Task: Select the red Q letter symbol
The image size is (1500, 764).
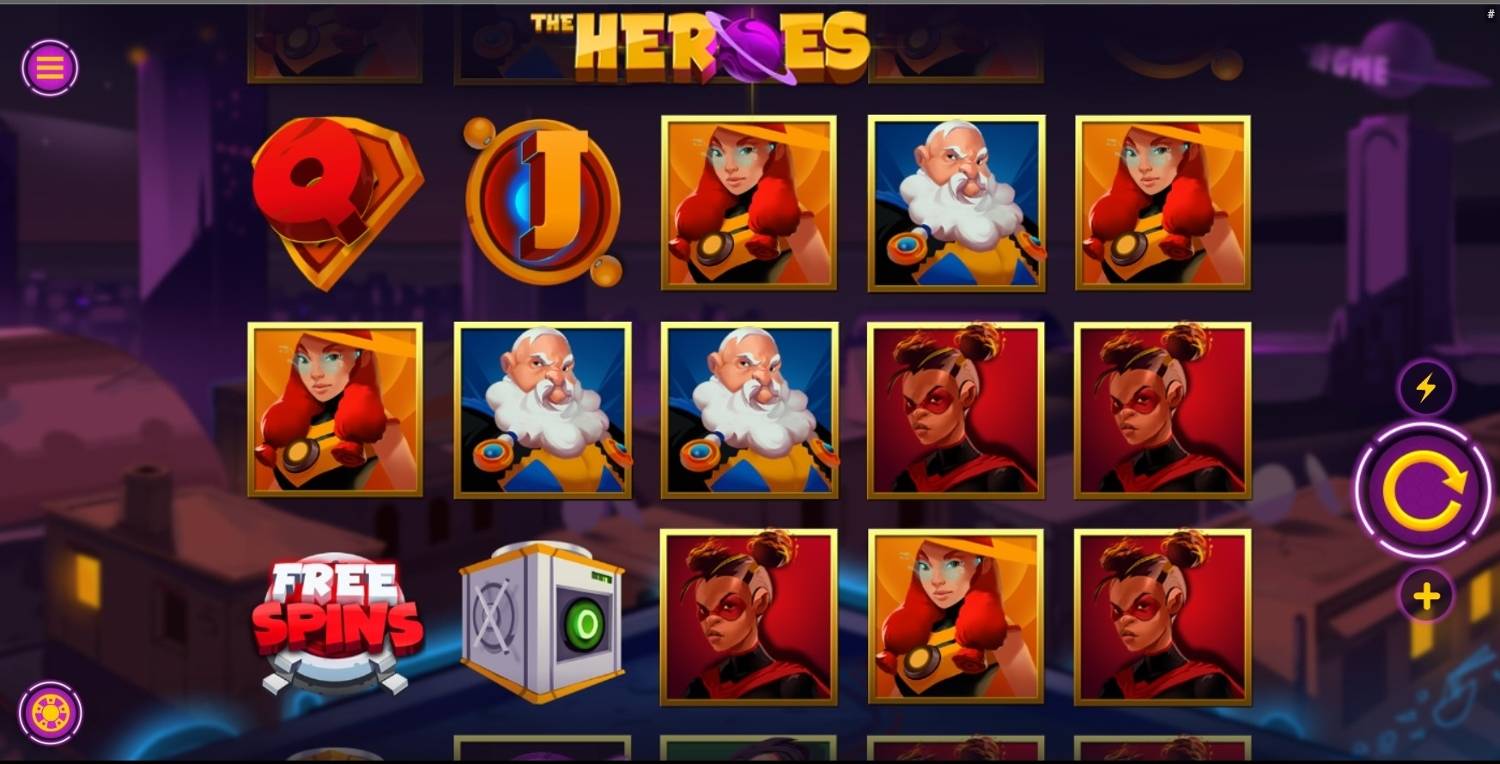Action: (x=335, y=201)
